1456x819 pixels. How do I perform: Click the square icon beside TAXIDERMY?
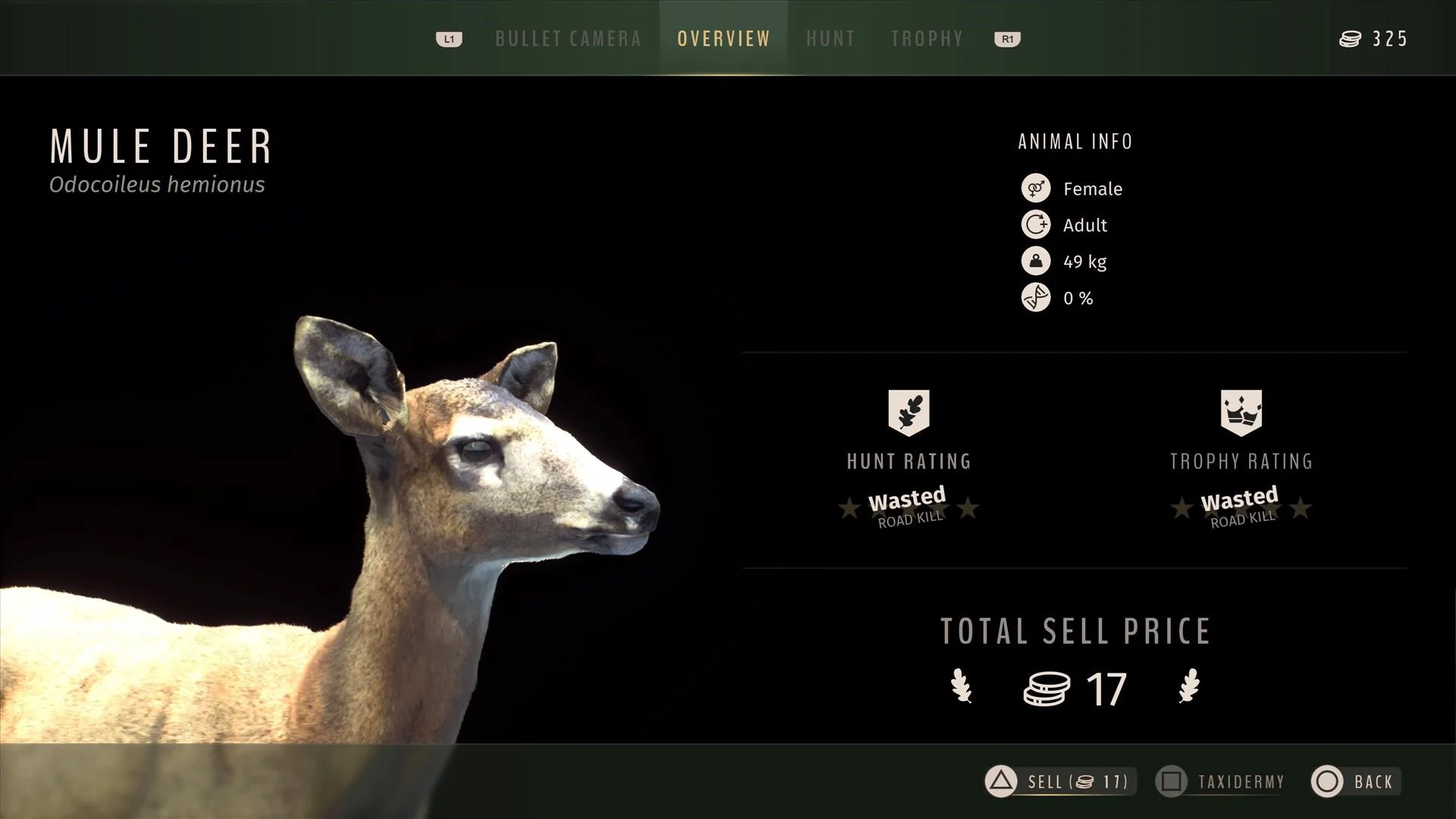click(1172, 782)
